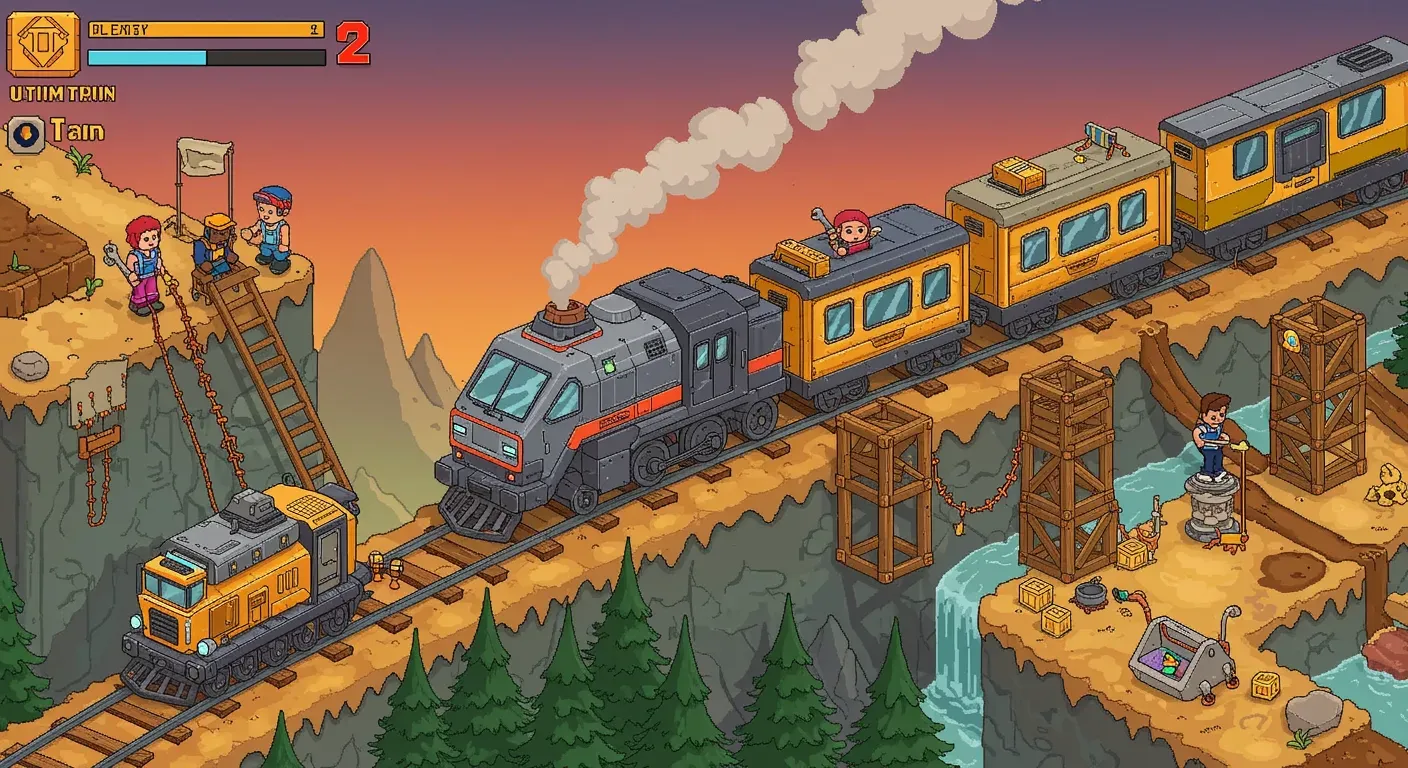Select the pickaxe character riding the yellow wagon

point(852,230)
